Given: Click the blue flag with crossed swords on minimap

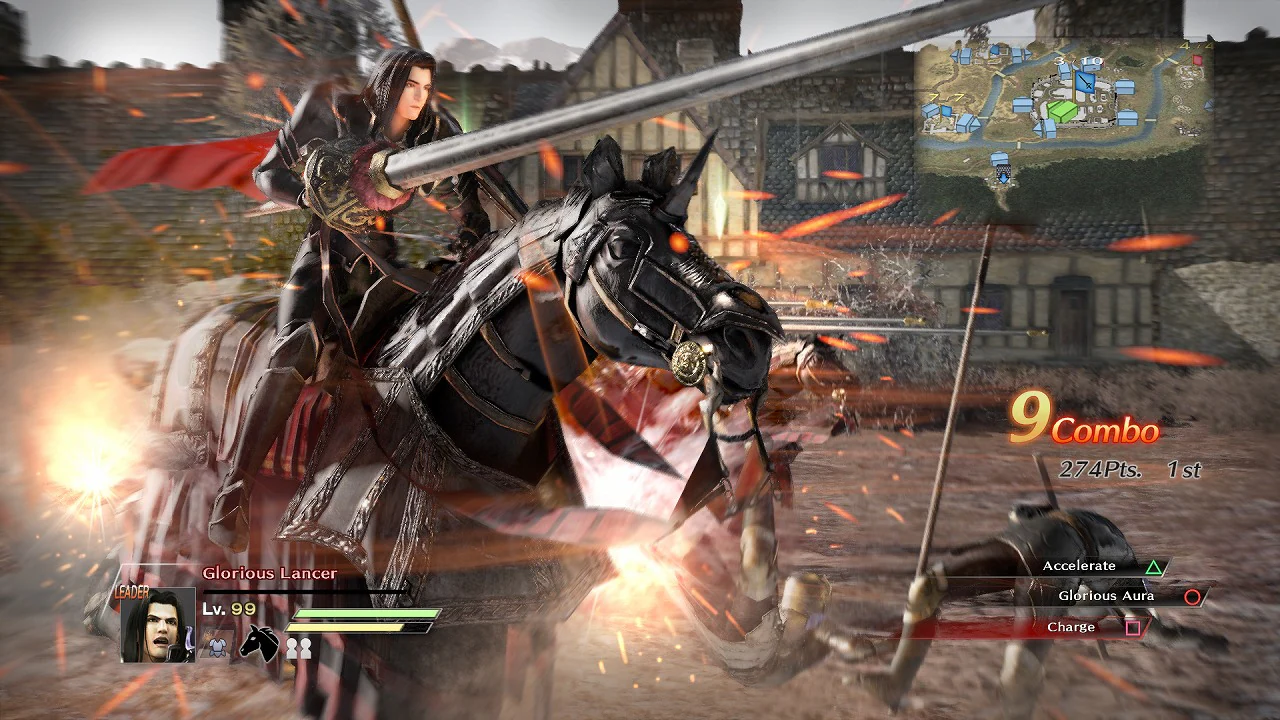Looking at the screenshot, I should pyautogui.click(x=1086, y=82).
